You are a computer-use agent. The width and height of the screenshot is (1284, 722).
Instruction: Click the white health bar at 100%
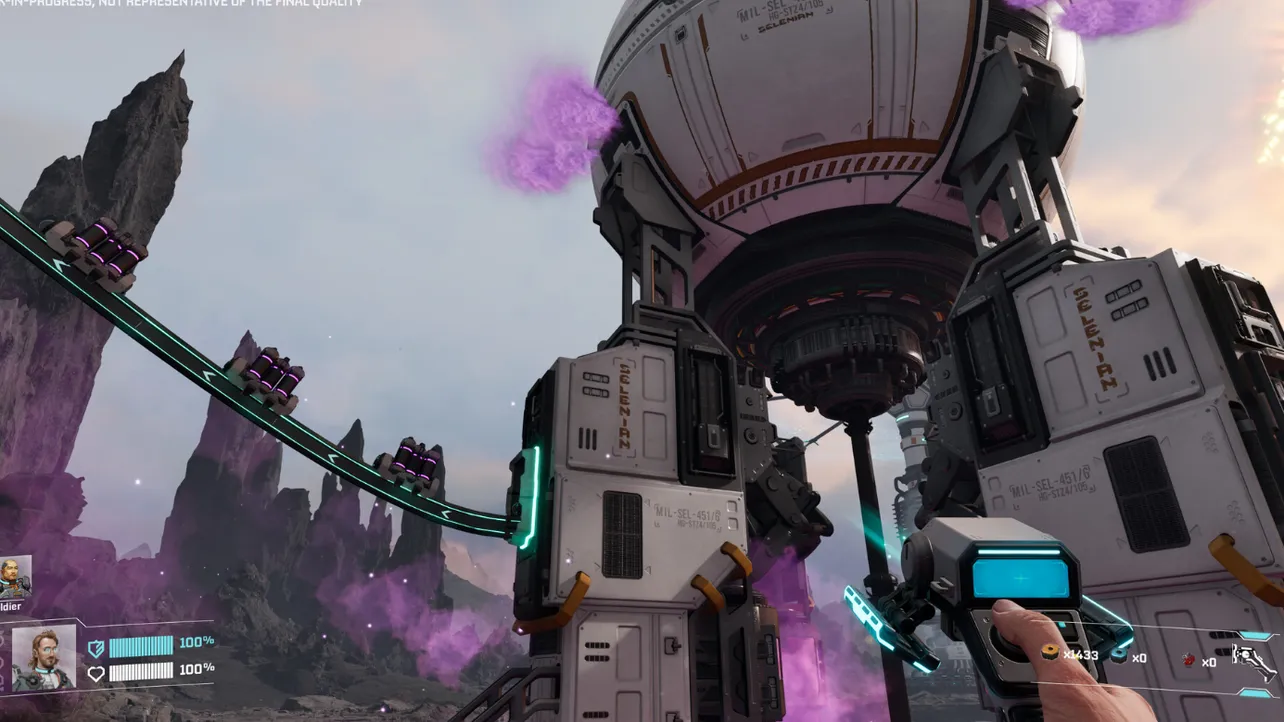[x=142, y=673]
